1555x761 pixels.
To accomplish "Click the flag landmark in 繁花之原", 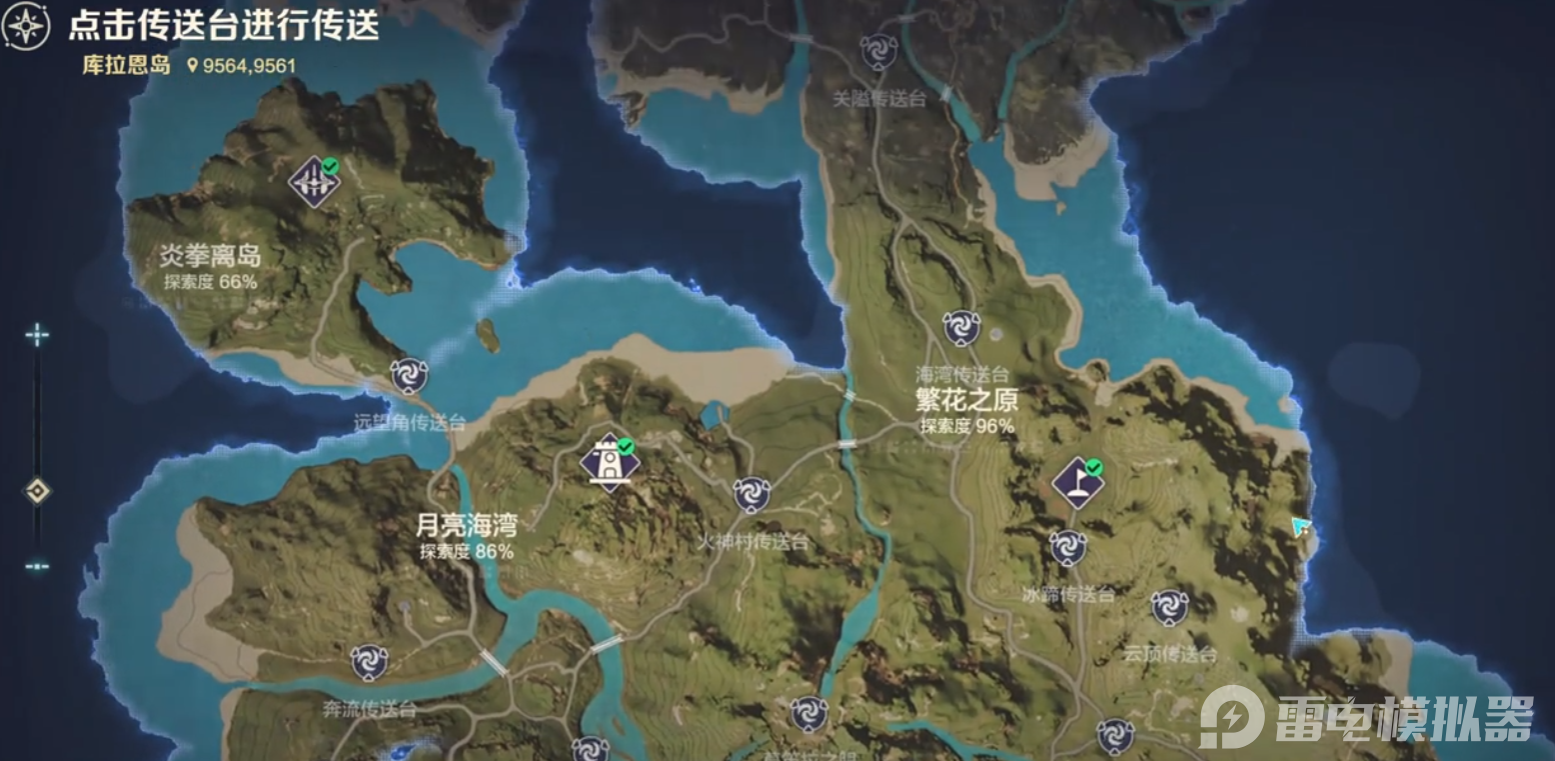I will tap(1077, 482).
